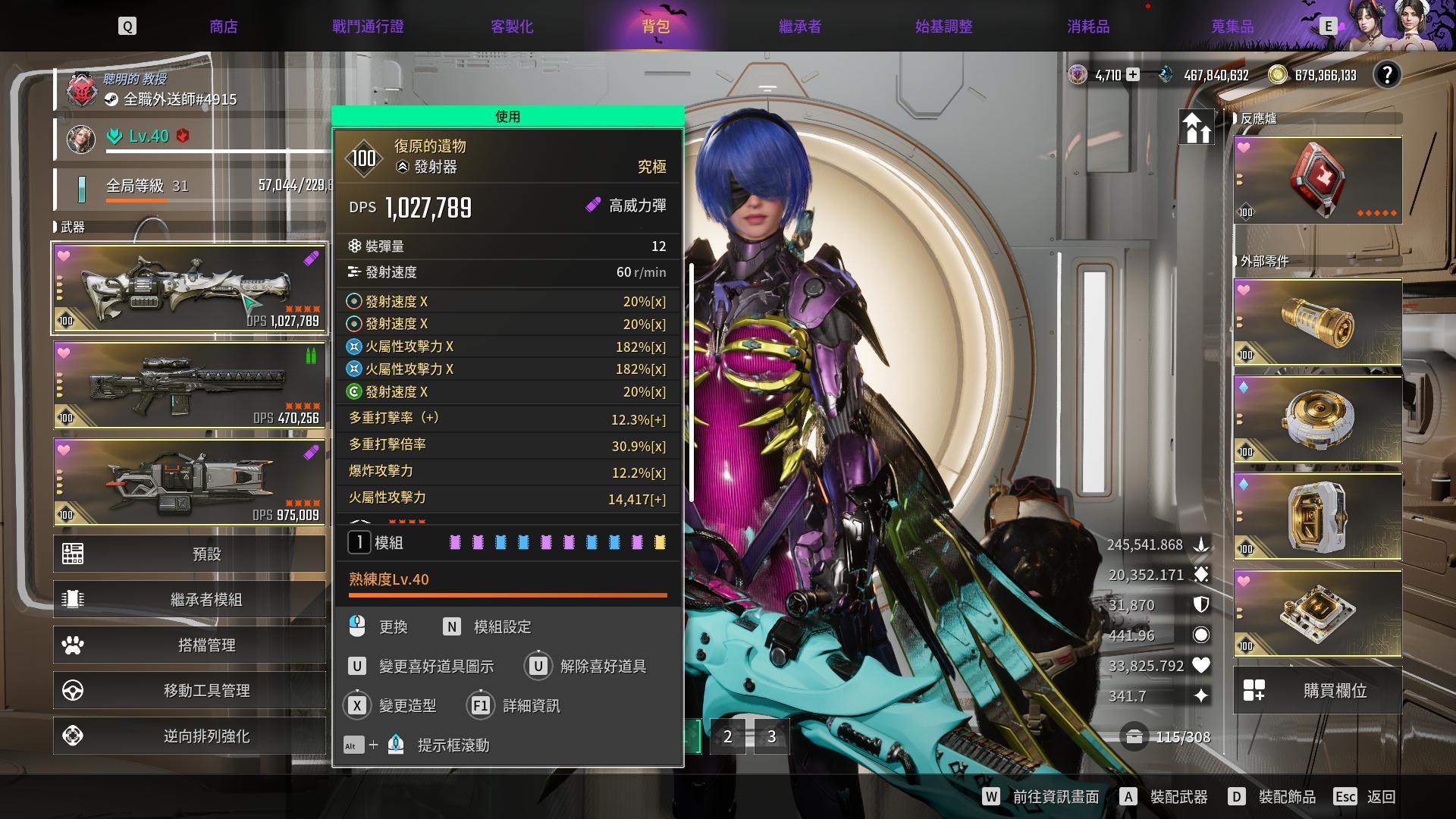Open the 預設 preset menu
Image resolution: width=1456 pixels, height=819 pixels.
tap(190, 554)
